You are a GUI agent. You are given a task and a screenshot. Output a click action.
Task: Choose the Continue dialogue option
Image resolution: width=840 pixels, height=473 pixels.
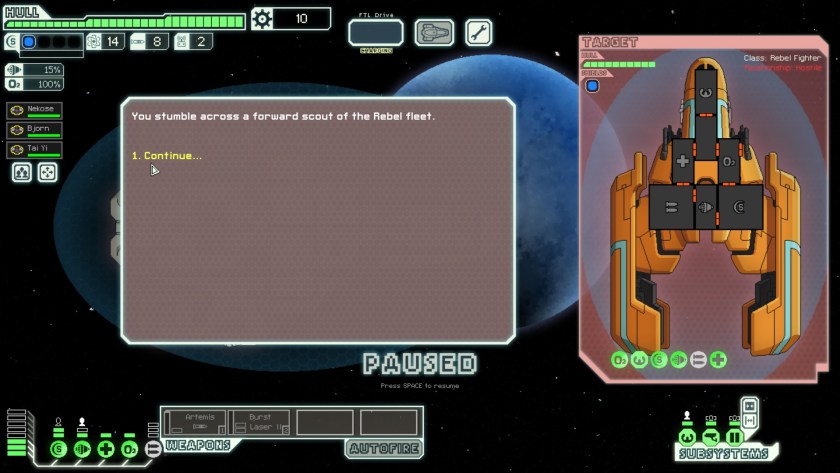(x=167, y=156)
